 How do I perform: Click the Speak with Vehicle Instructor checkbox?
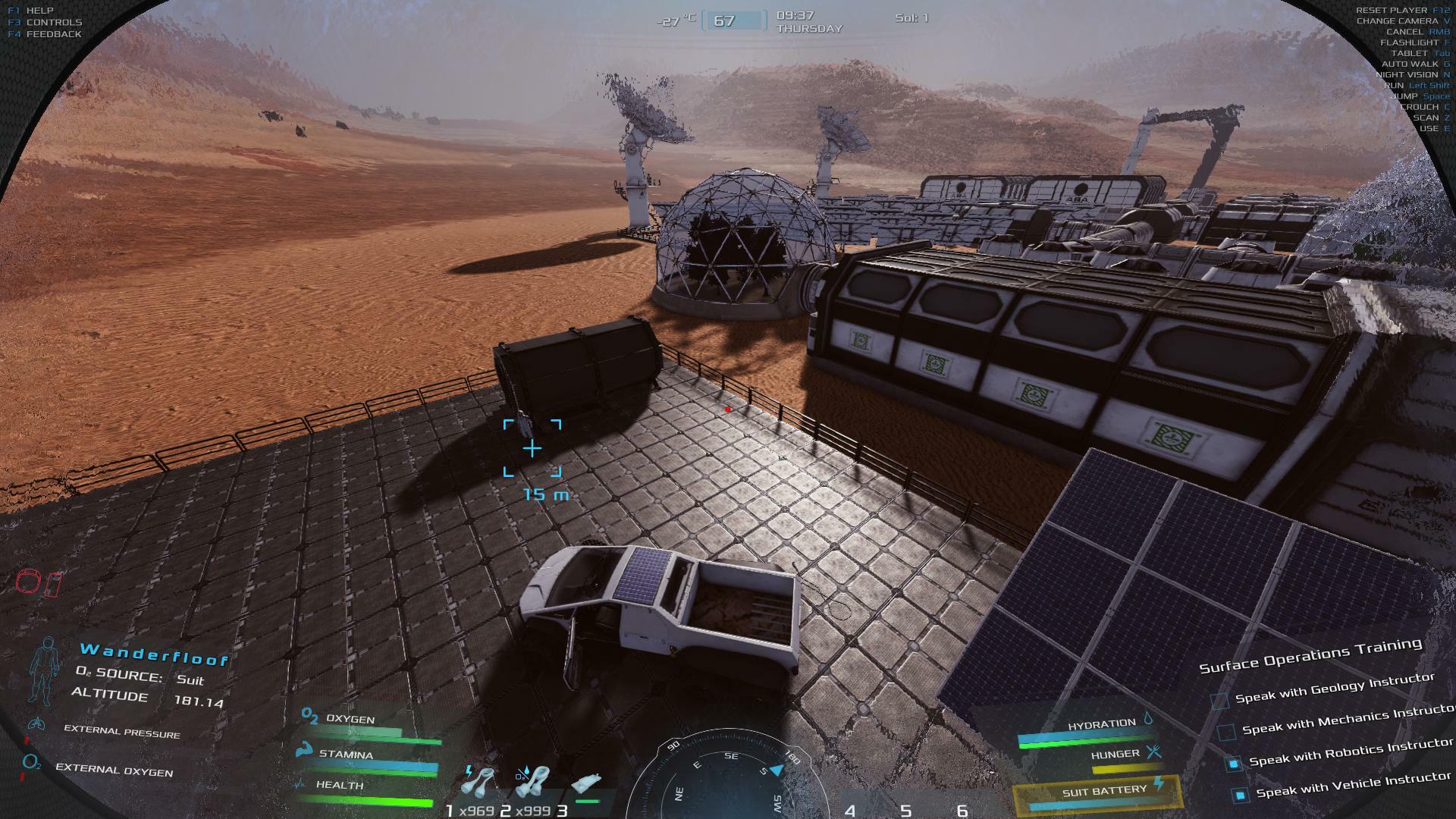(1240, 795)
